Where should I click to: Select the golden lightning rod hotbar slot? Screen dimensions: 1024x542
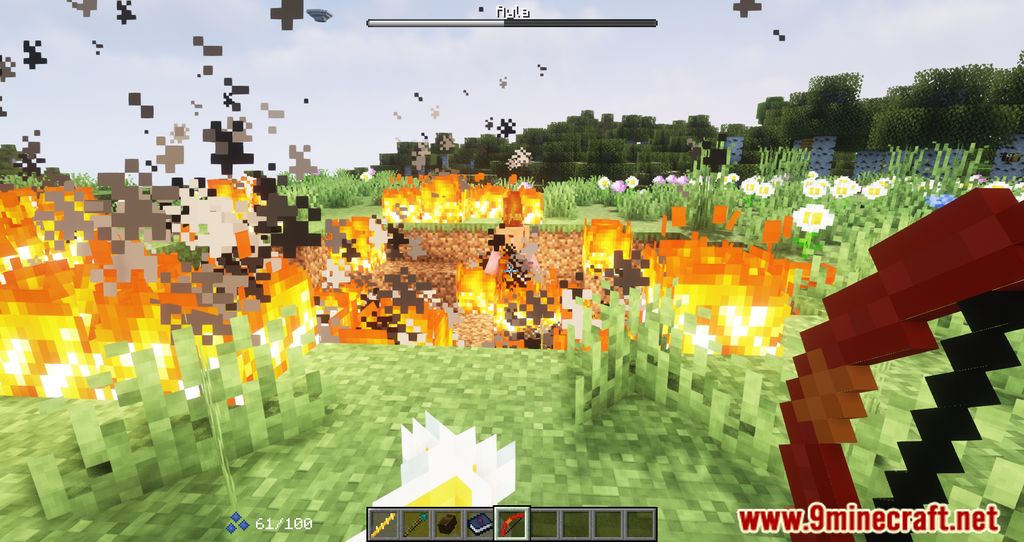click(x=383, y=523)
